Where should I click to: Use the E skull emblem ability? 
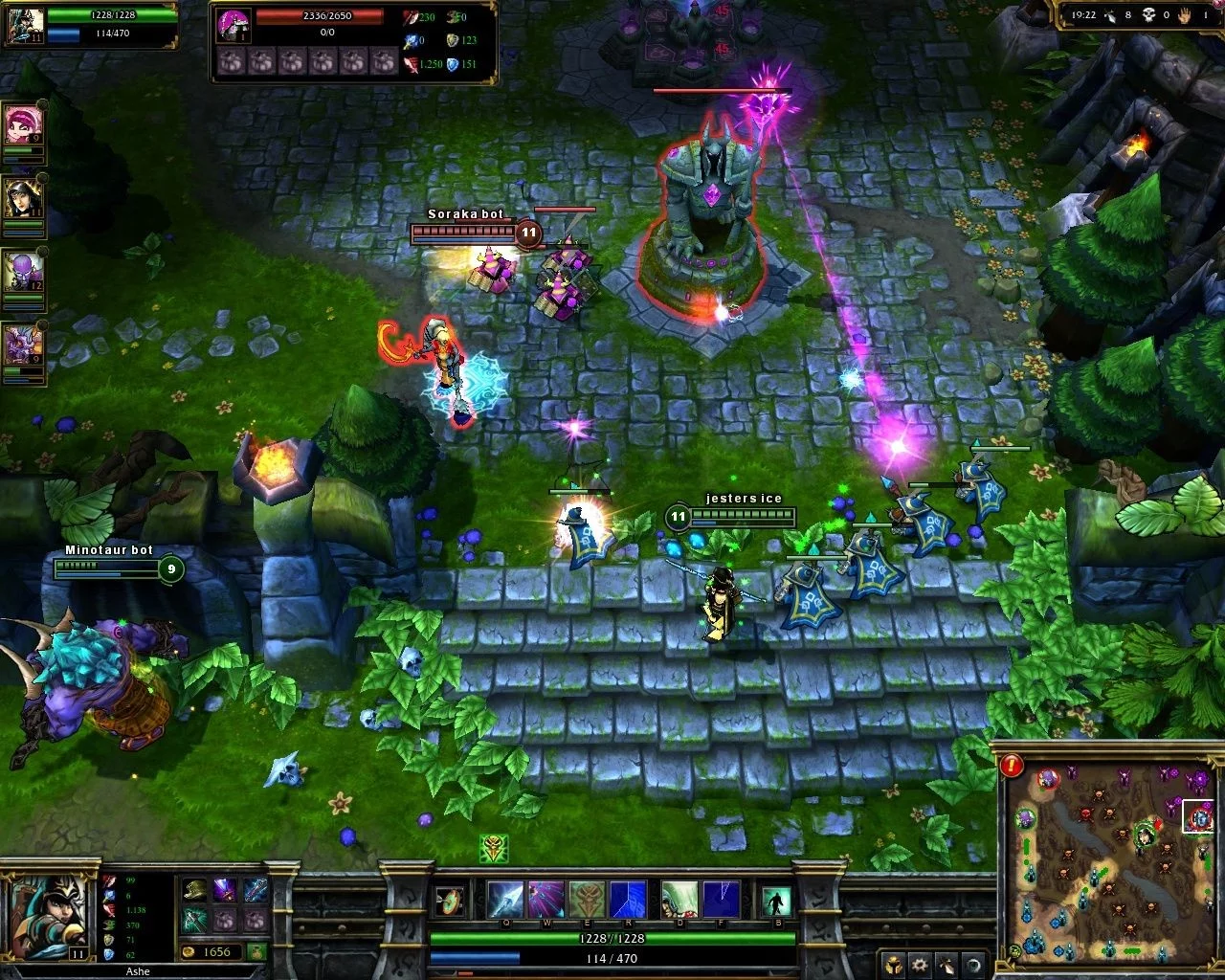point(587,900)
